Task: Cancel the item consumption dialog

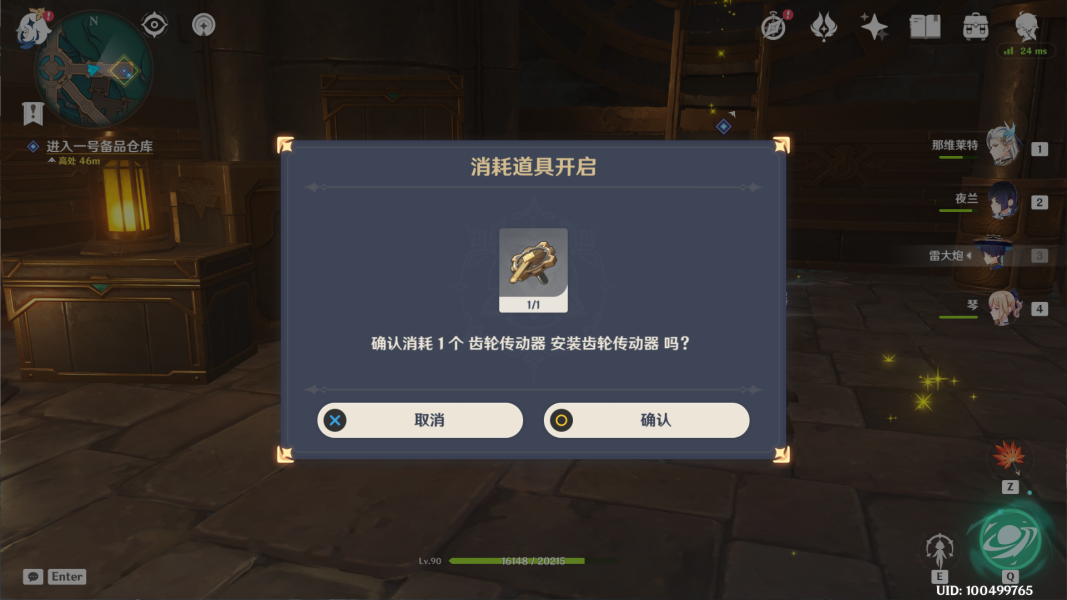Action: pyautogui.click(x=420, y=420)
